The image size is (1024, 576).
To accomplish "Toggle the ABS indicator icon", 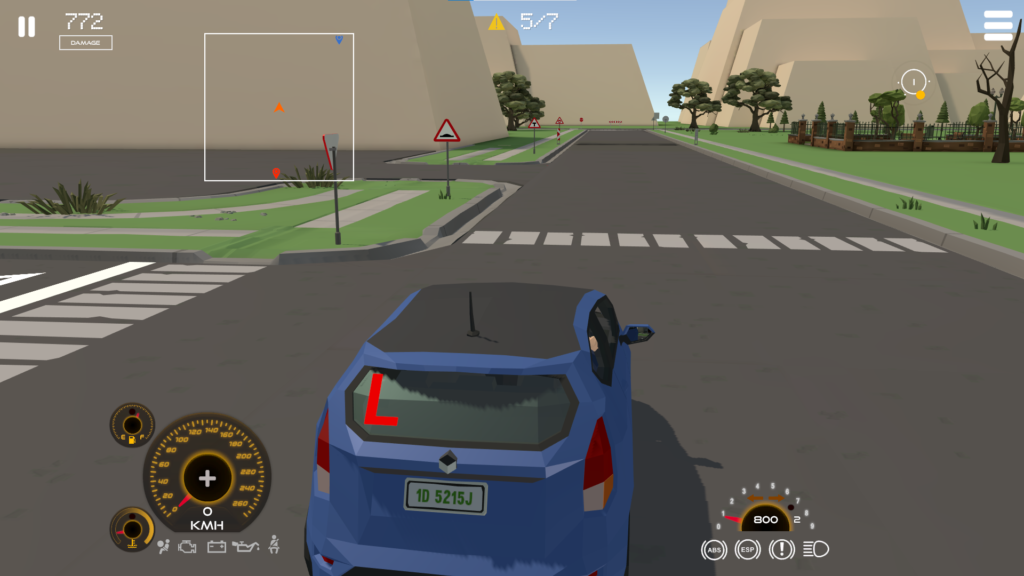I will (x=714, y=549).
